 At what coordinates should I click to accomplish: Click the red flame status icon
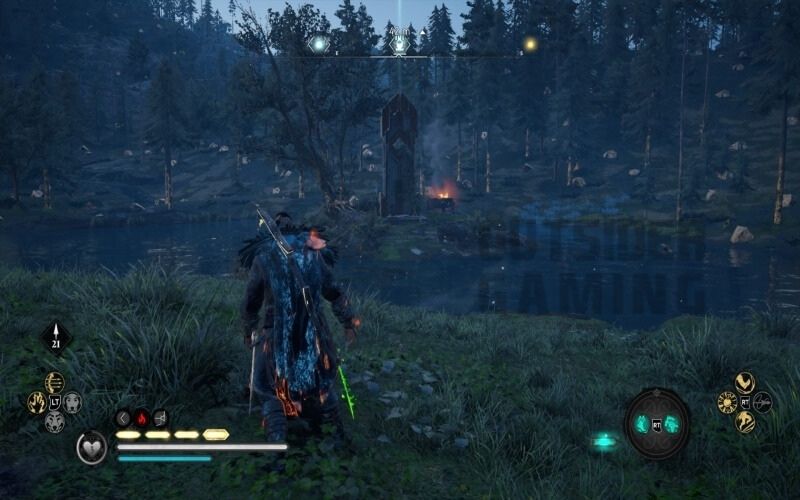(141, 418)
